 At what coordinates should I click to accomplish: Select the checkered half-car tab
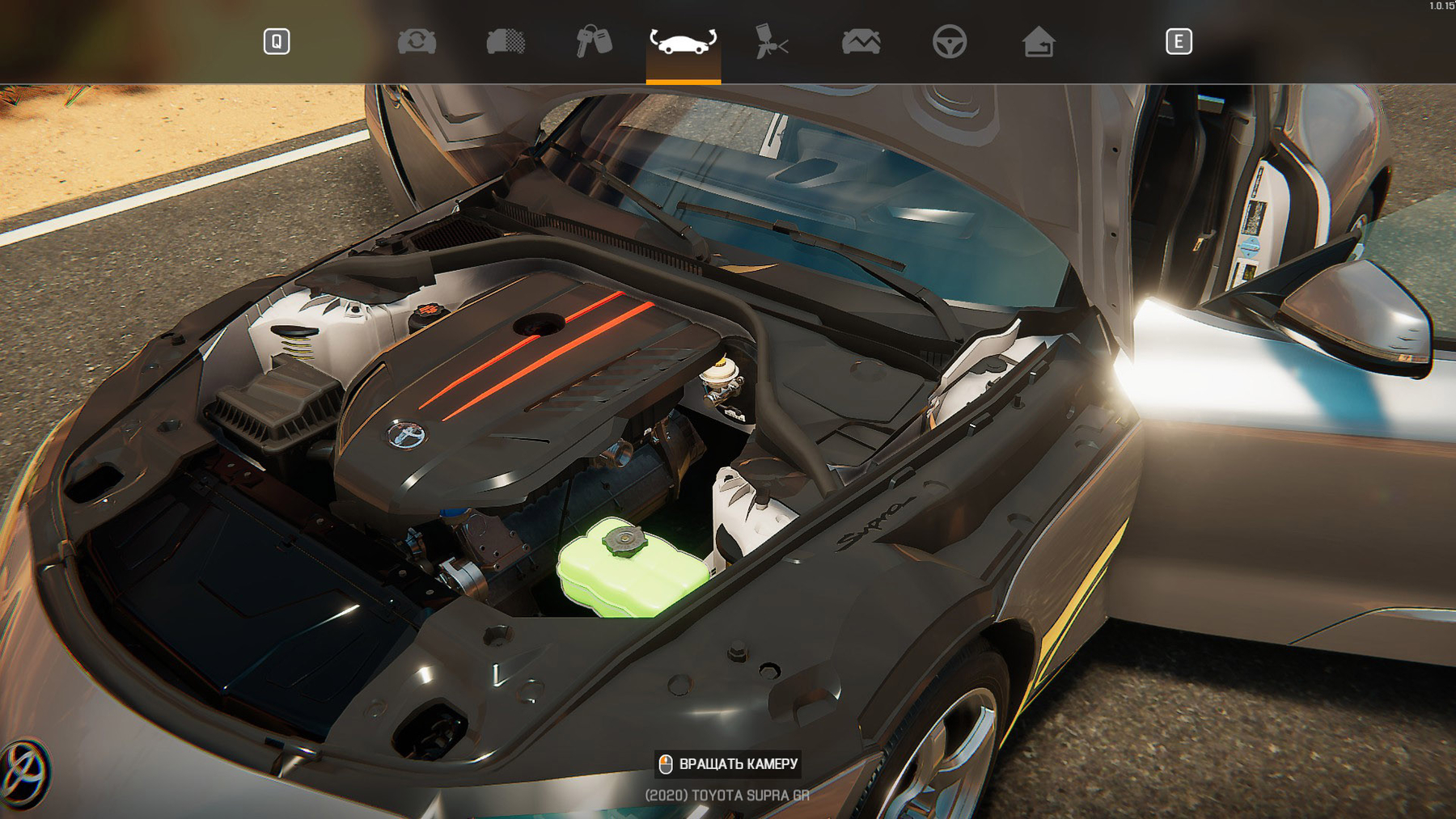coord(506,41)
